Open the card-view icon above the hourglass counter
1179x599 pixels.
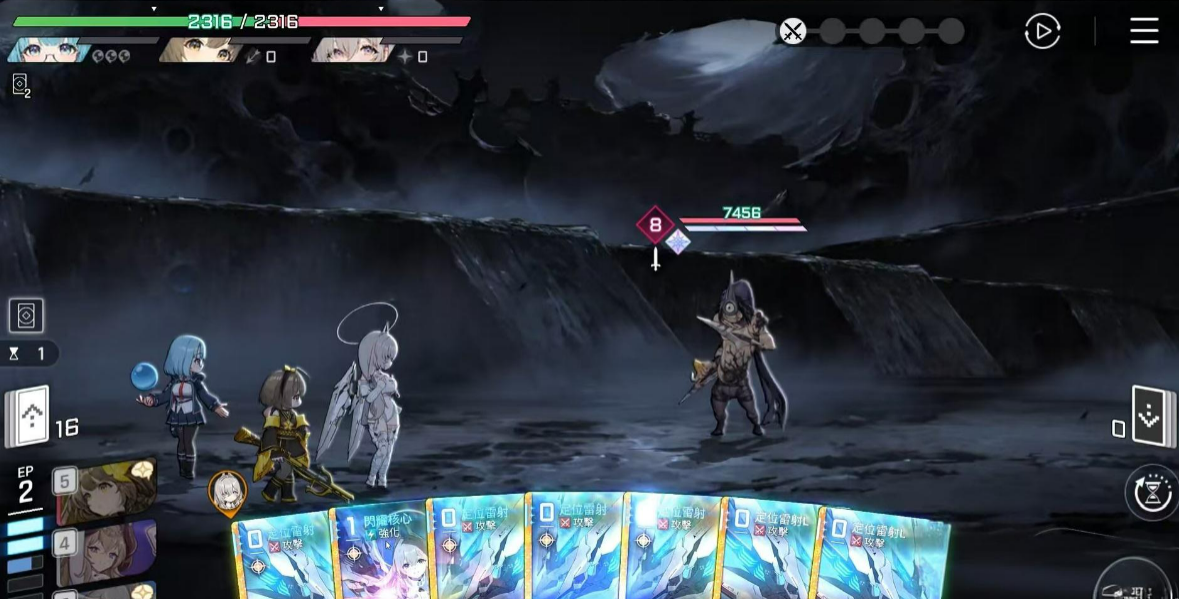26,316
